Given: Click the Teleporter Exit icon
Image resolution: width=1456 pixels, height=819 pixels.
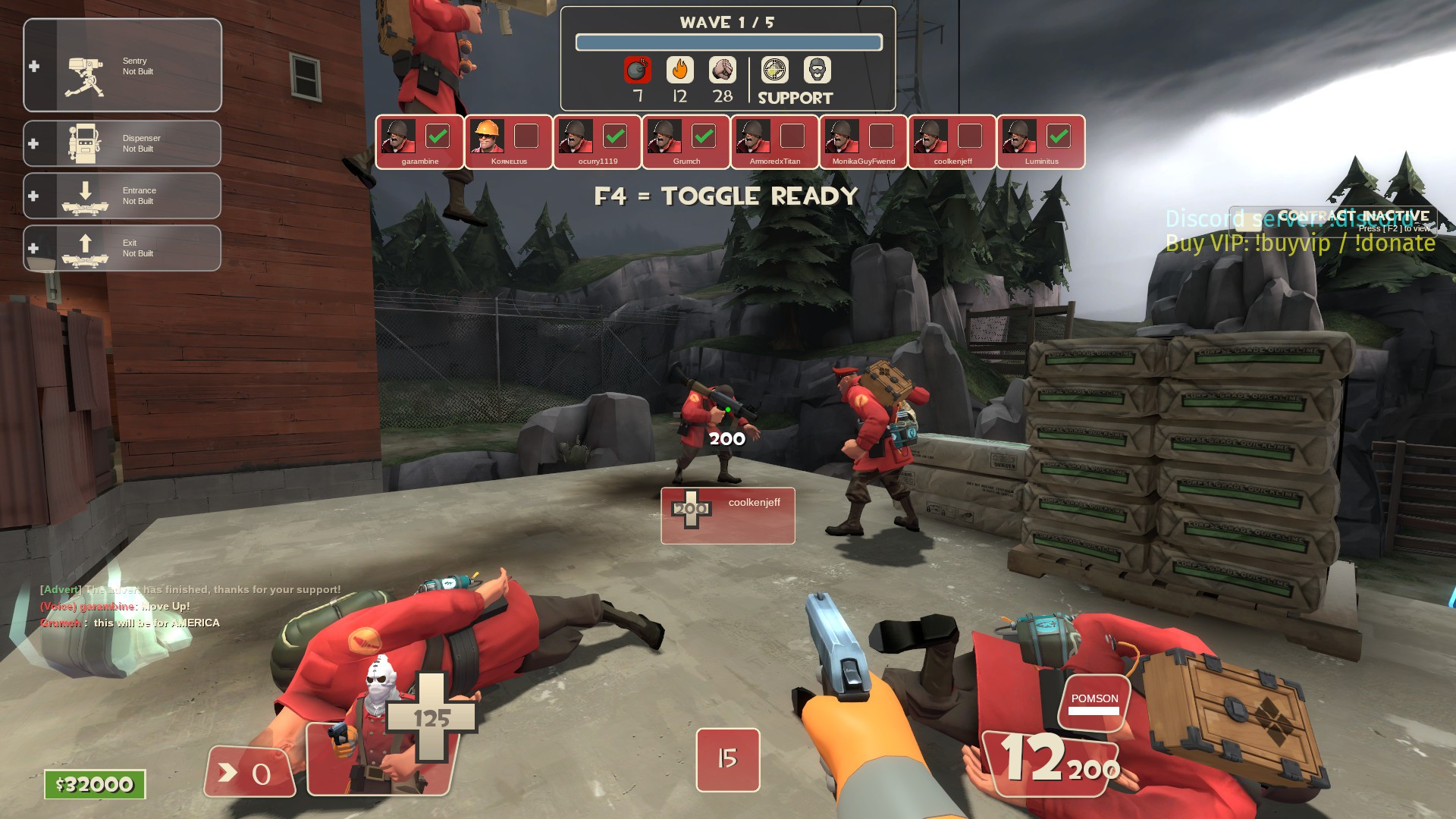Looking at the screenshot, I should click(x=85, y=247).
